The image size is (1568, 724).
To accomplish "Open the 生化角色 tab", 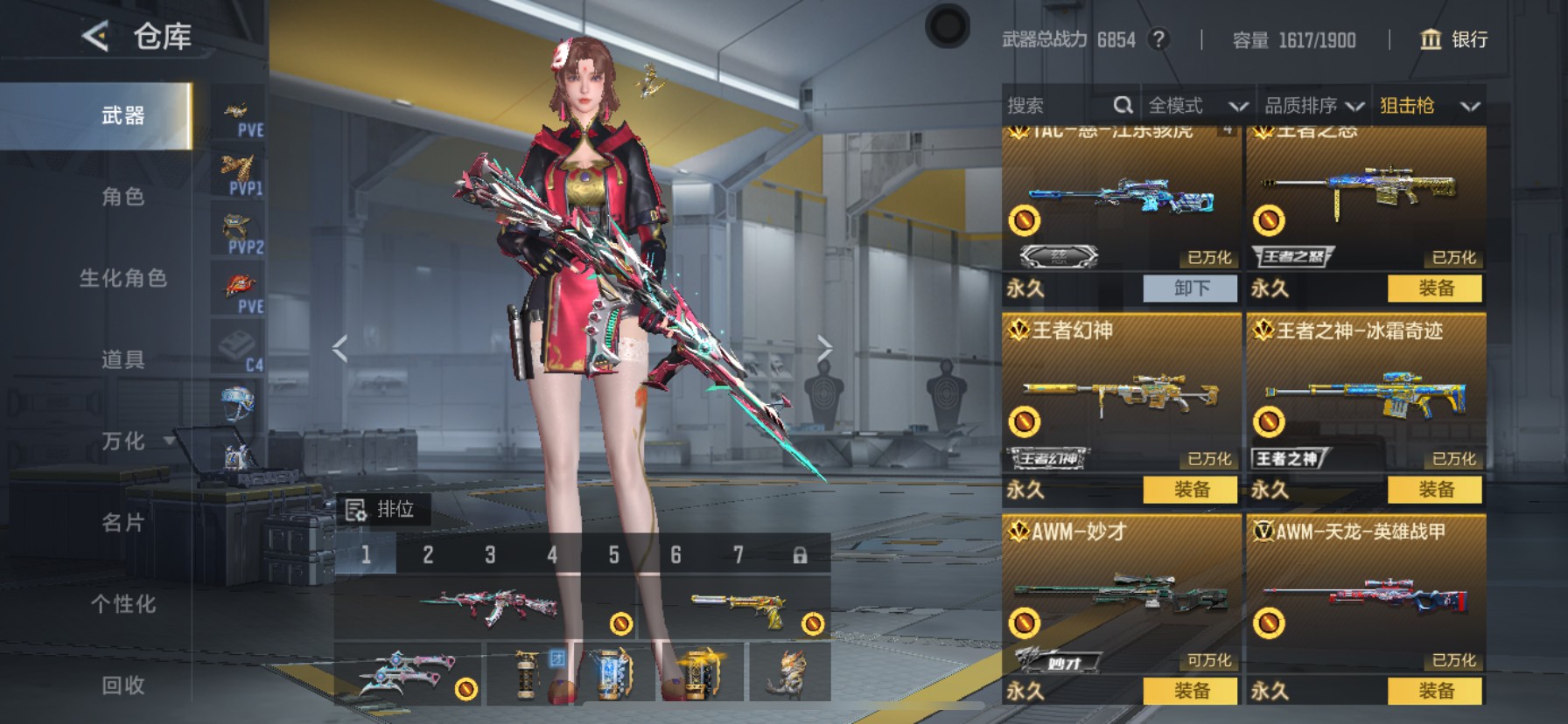I will point(123,278).
